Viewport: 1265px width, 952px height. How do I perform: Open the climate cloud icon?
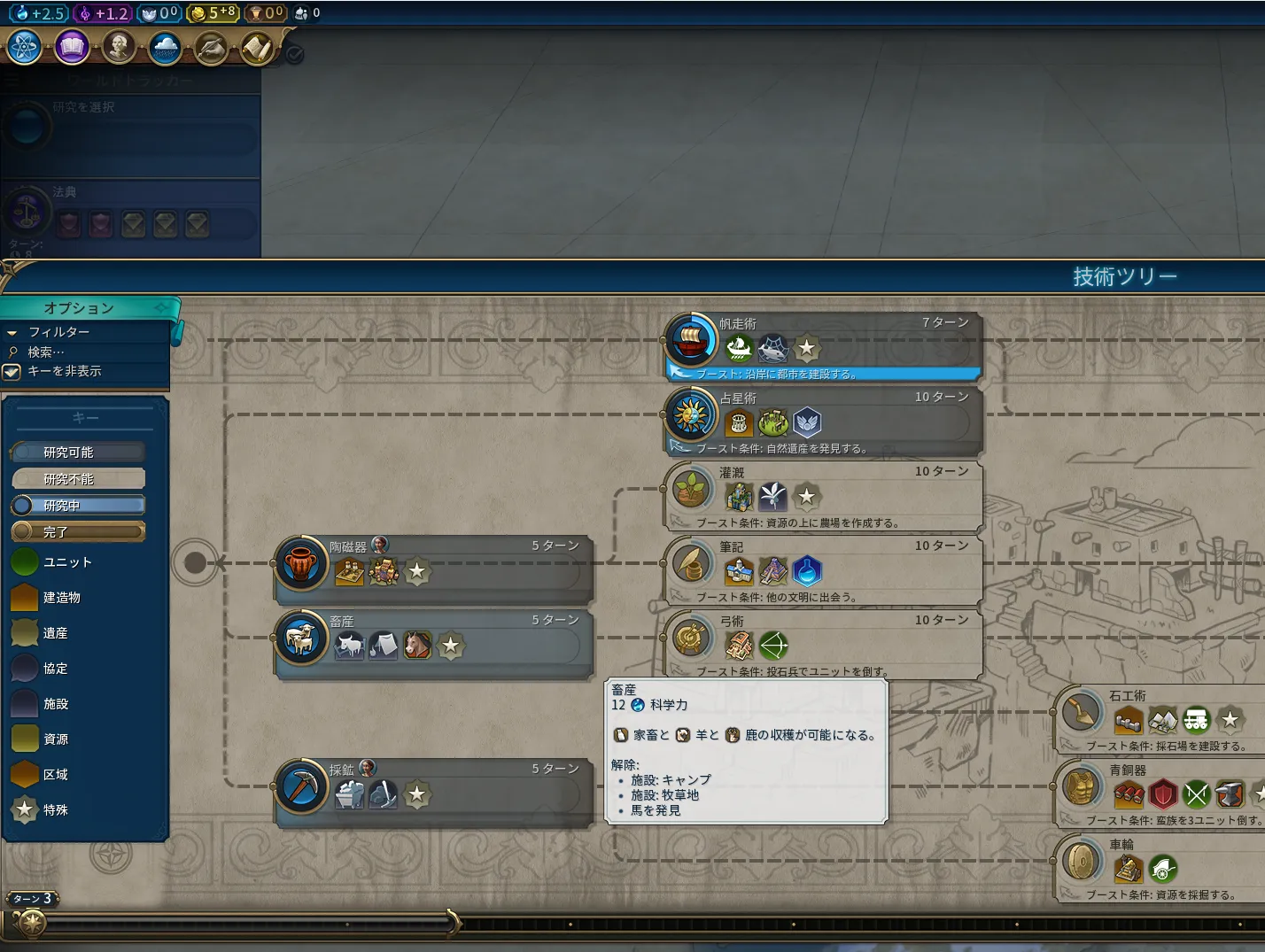pyautogui.click(x=165, y=47)
